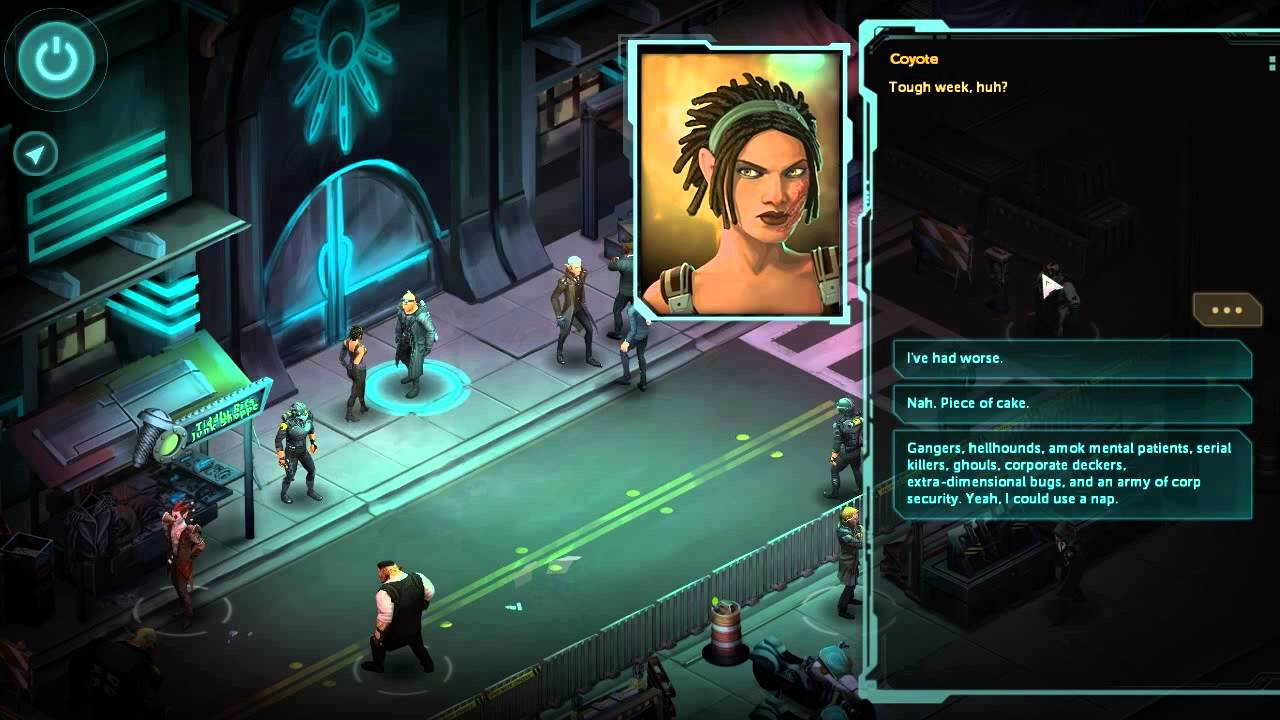The width and height of the screenshot is (1280, 720).
Task: Open the power menu button
Action: 56,59
